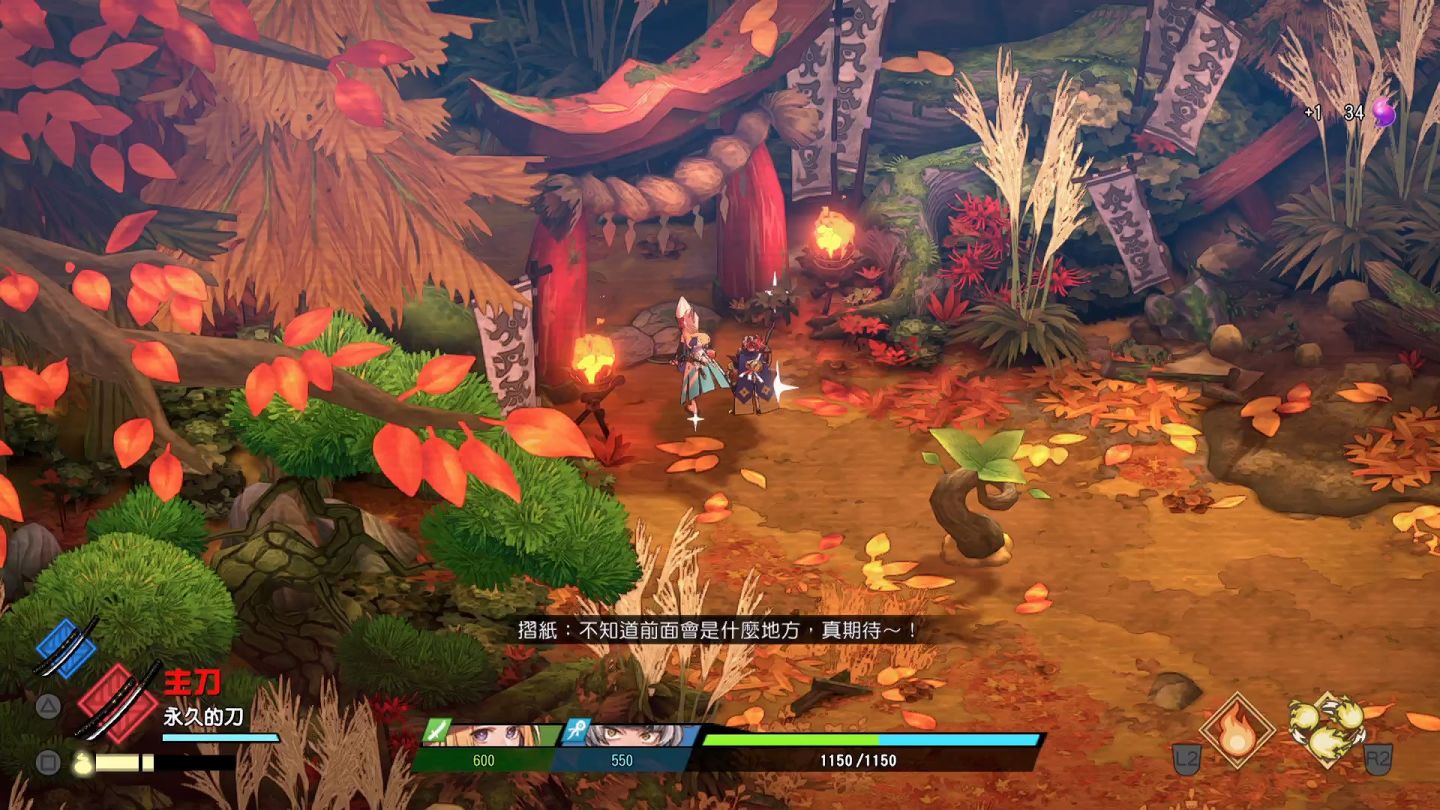Image resolution: width=1440 pixels, height=810 pixels.
Task: Select the grey-haired character portrait
Action: click(x=628, y=735)
